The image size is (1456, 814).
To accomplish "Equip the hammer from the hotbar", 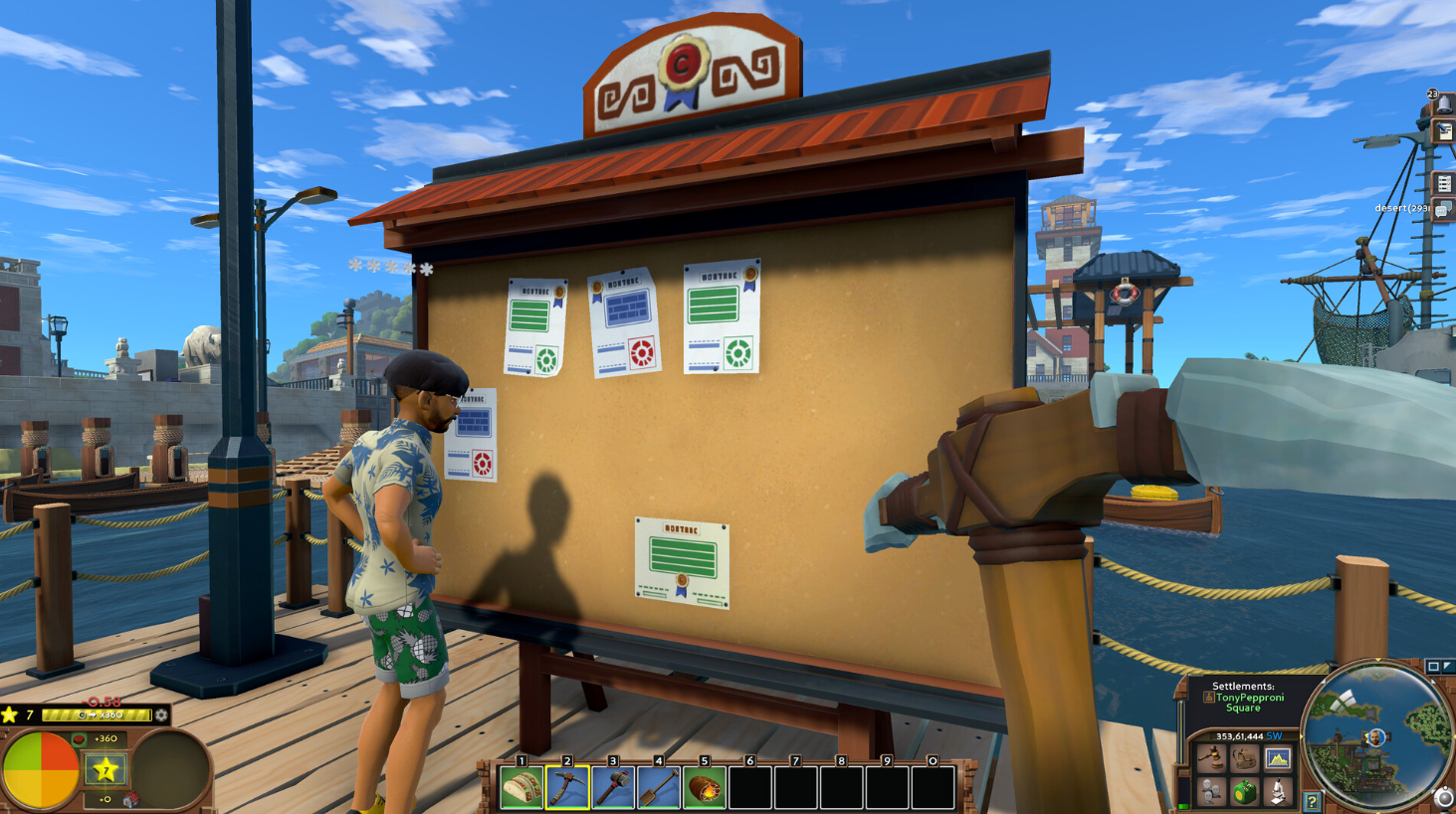I will 613,788.
